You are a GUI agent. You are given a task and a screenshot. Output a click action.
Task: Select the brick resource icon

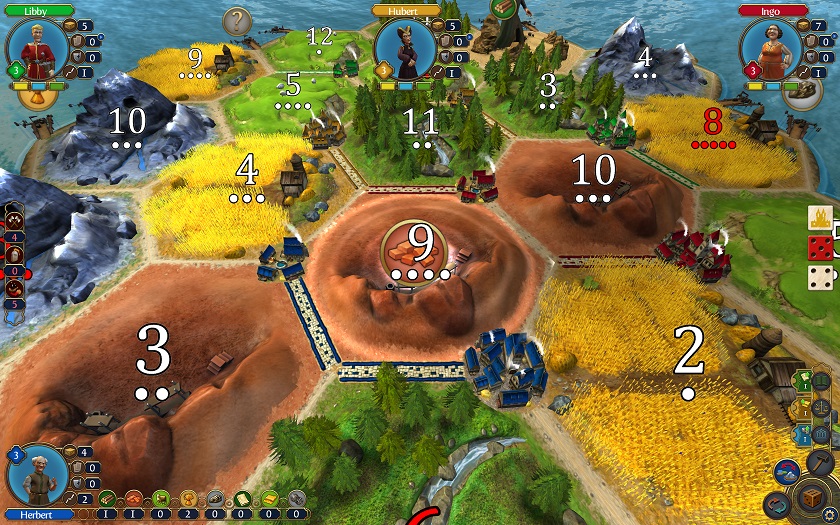(133, 499)
